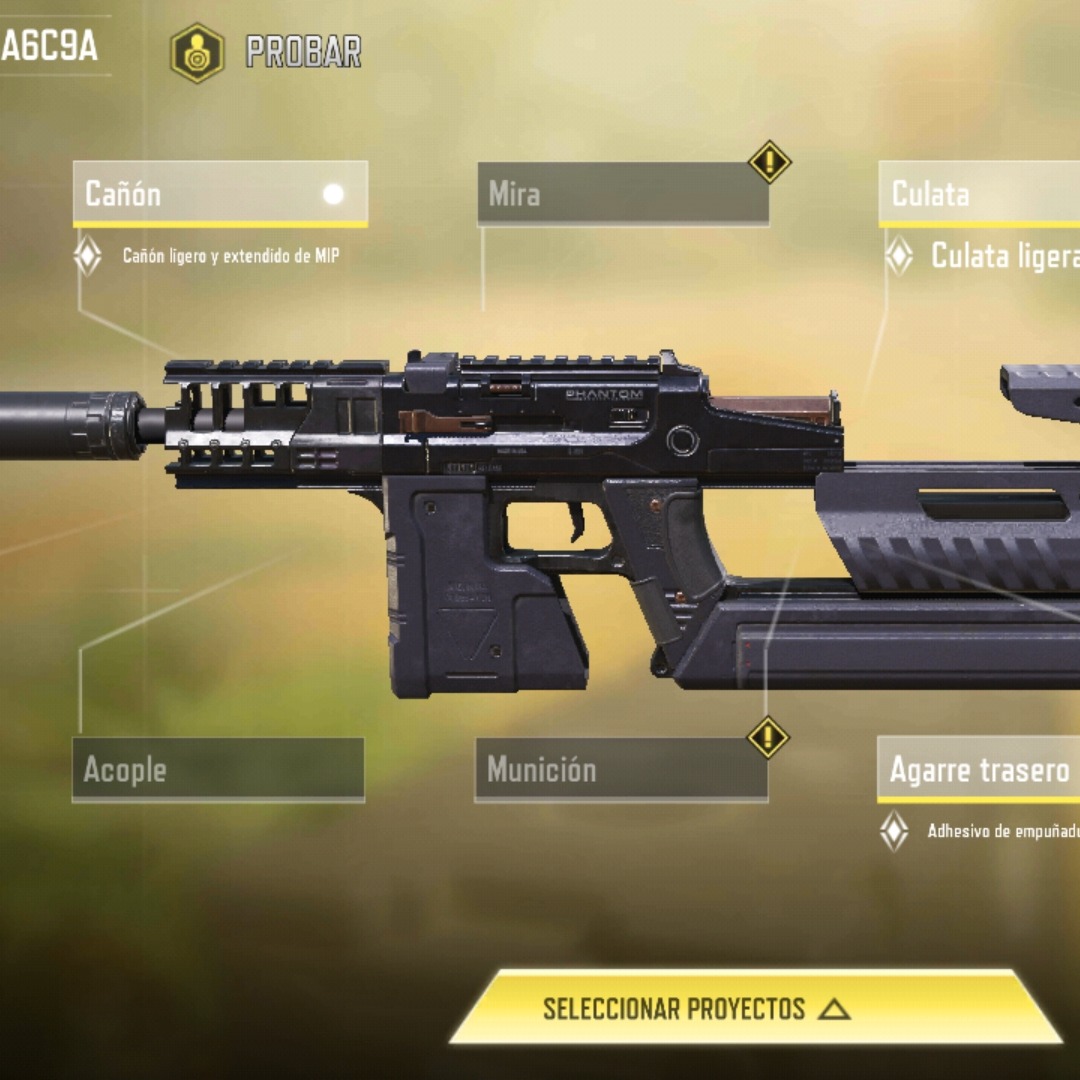Open the Culata attachment slot
The image size is (1080, 1080).
[978, 193]
